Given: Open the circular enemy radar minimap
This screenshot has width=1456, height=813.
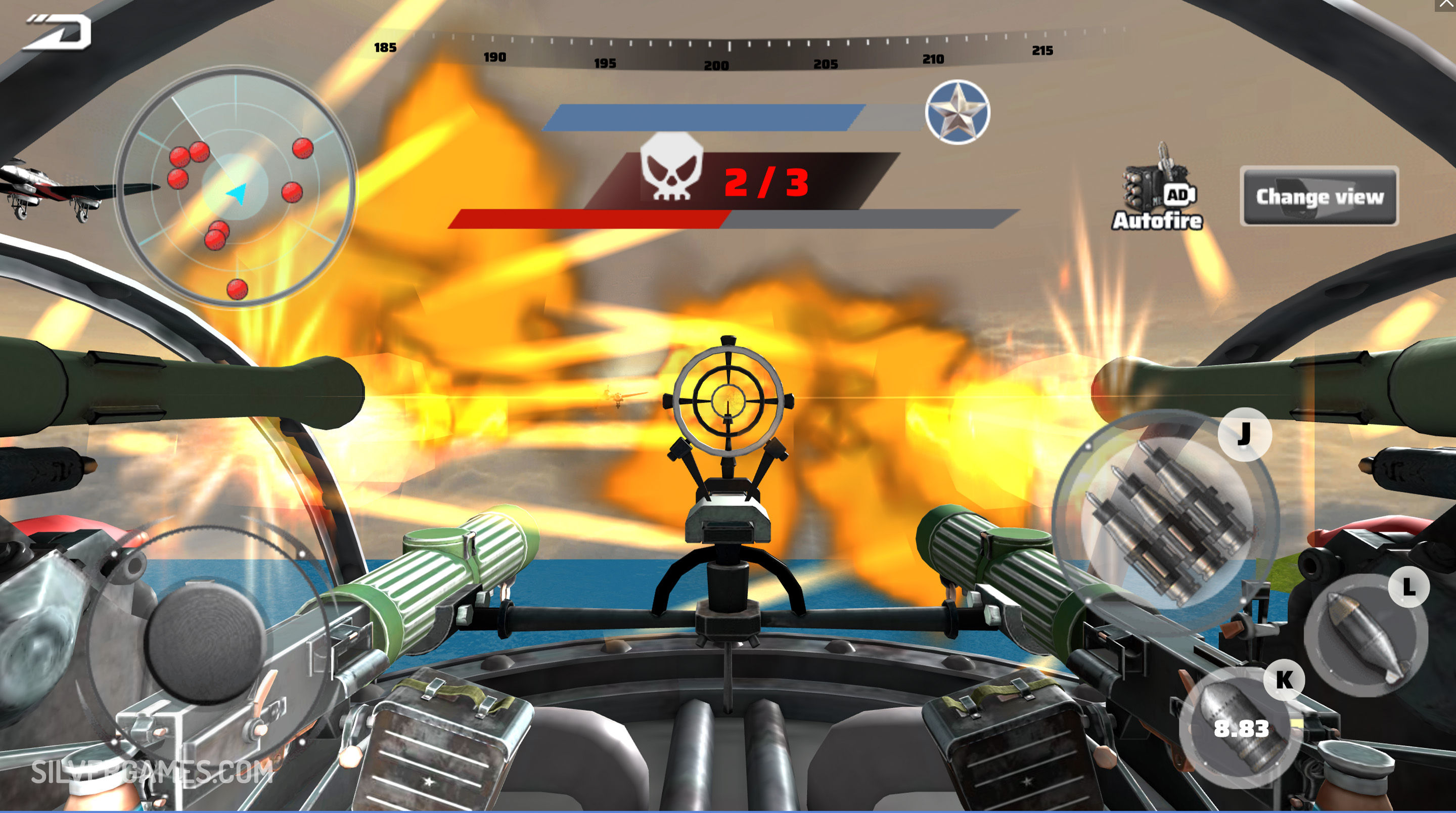Looking at the screenshot, I should pos(236,187).
